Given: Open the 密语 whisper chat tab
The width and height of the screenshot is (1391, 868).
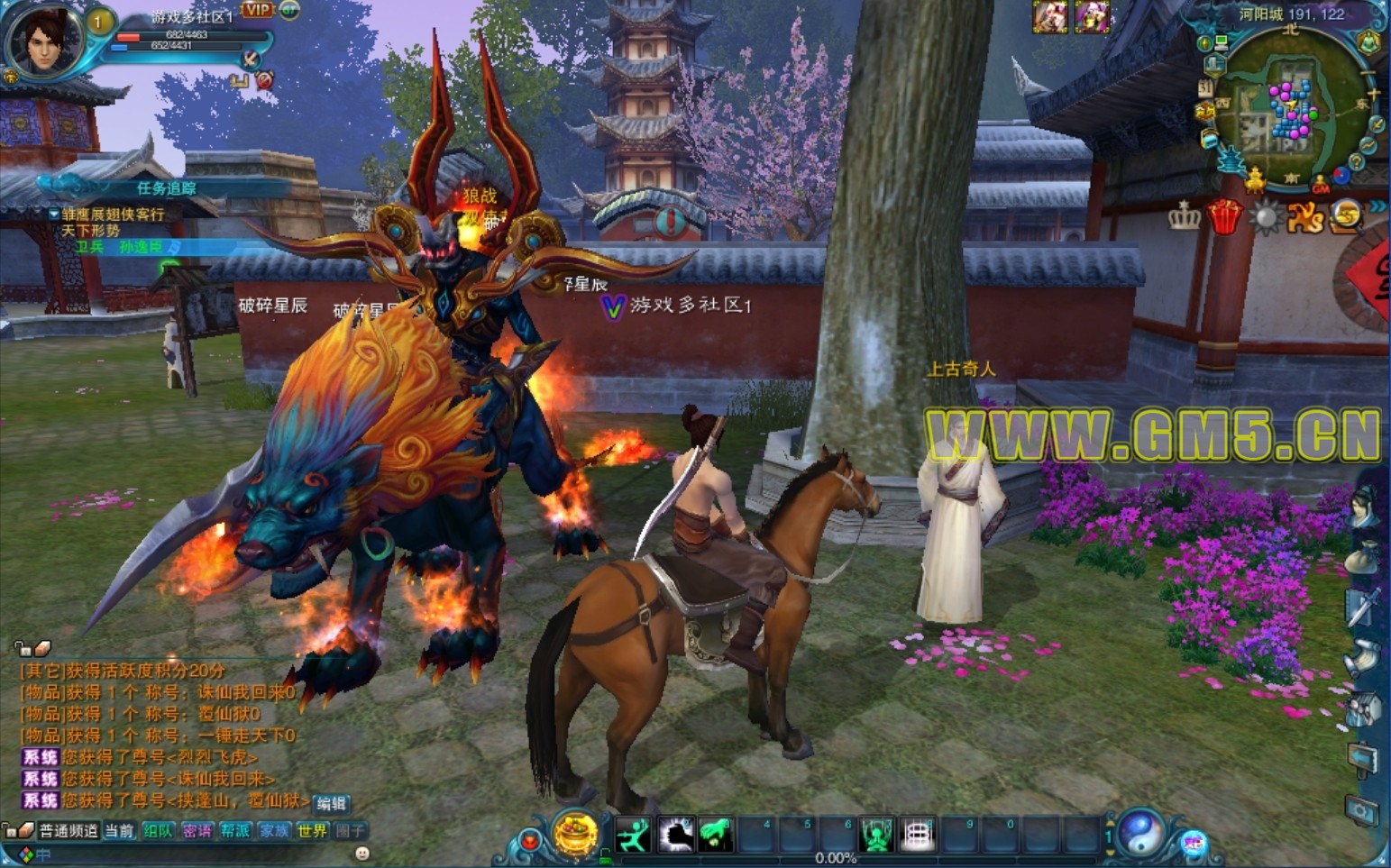Looking at the screenshot, I should pyautogui.click(x=197, y=831).
